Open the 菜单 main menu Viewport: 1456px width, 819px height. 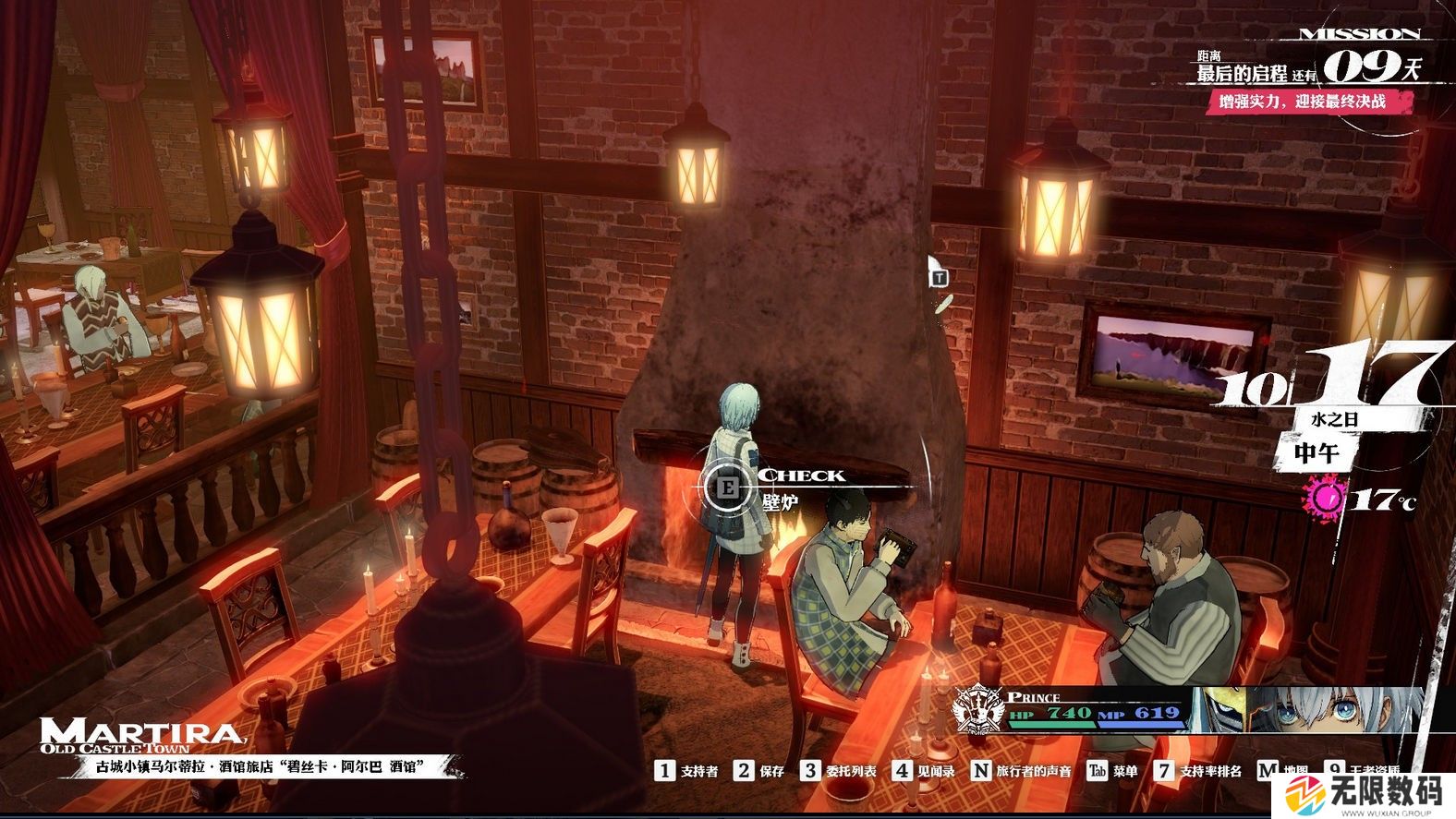(x=1112, y=771)
